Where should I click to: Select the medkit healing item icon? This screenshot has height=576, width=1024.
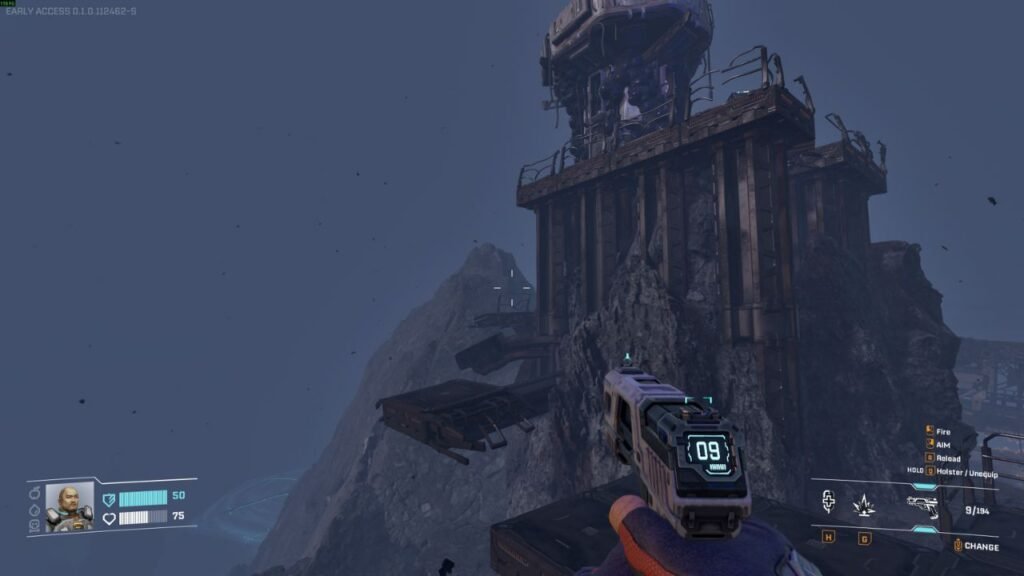(x=829, y=504)
